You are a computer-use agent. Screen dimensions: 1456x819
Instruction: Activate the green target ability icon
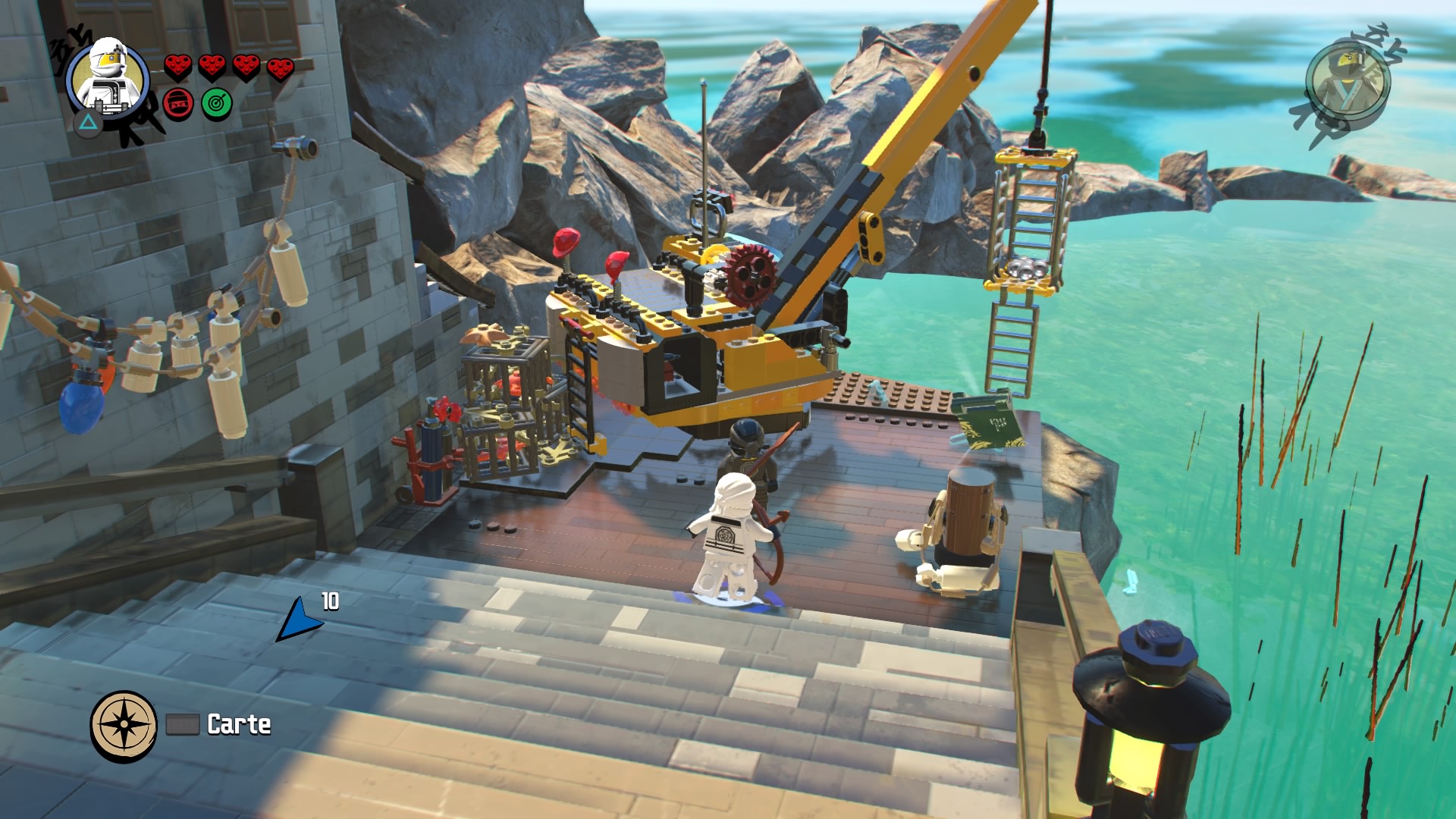point(217,103)
